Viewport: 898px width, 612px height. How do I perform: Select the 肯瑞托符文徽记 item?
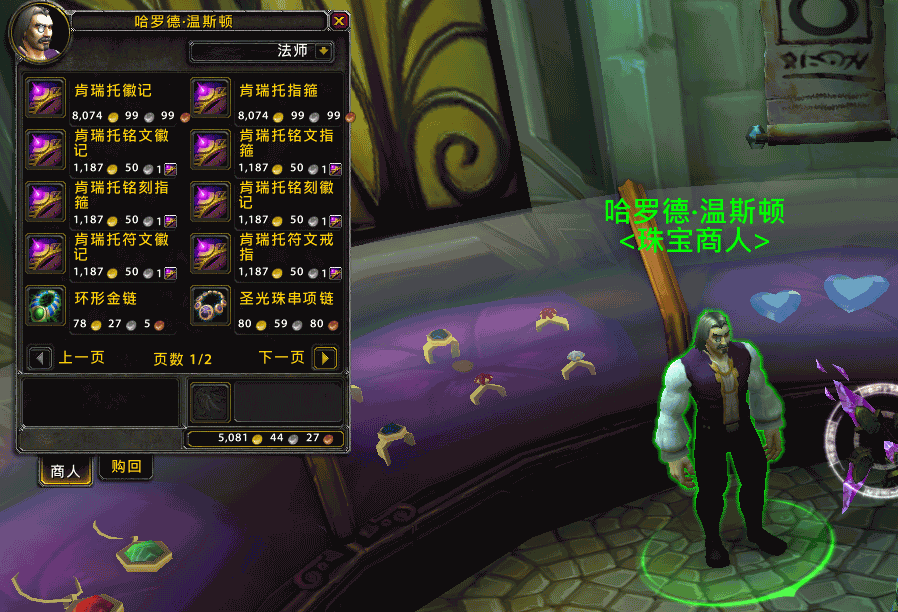(45, 254)
